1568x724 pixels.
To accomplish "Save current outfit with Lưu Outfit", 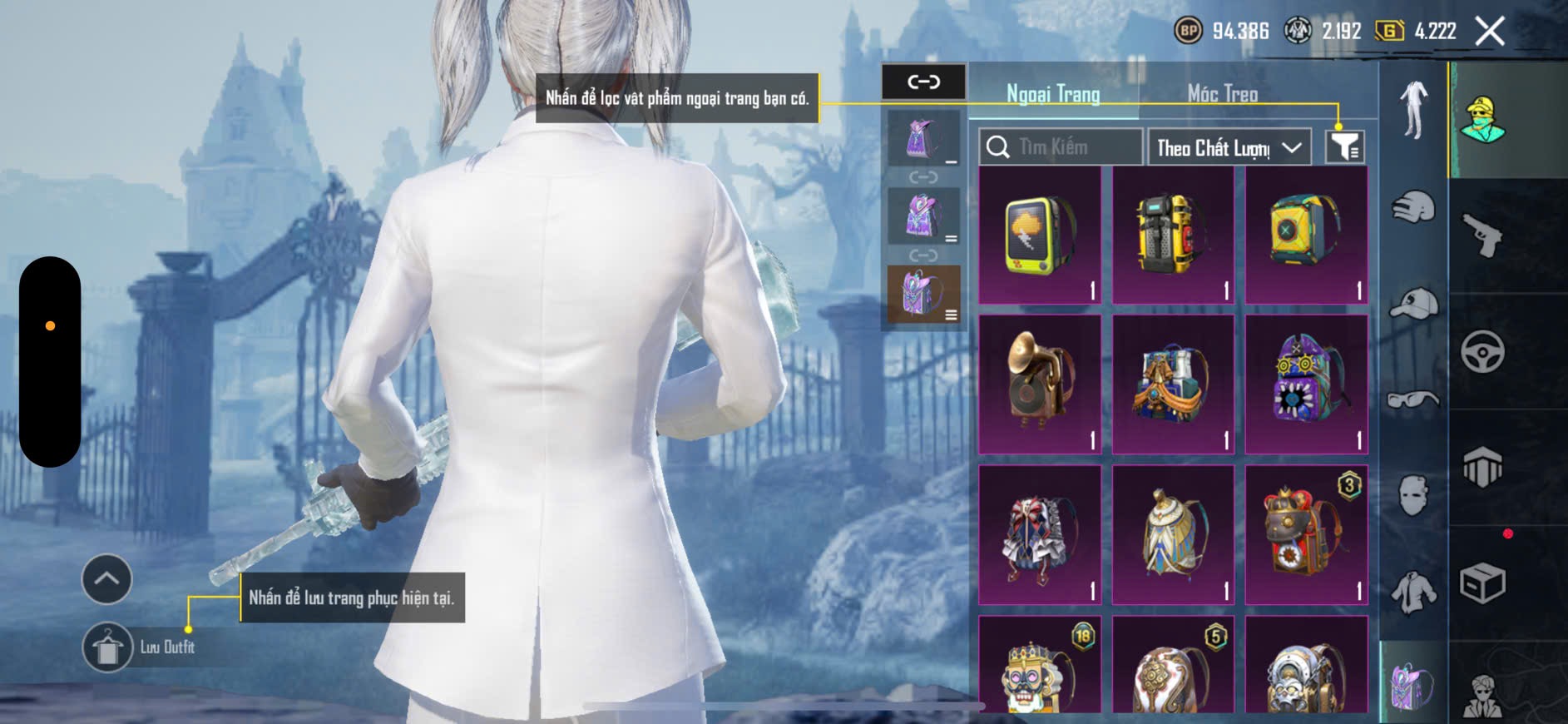I will pyautogui.click(x=108, y=647).
